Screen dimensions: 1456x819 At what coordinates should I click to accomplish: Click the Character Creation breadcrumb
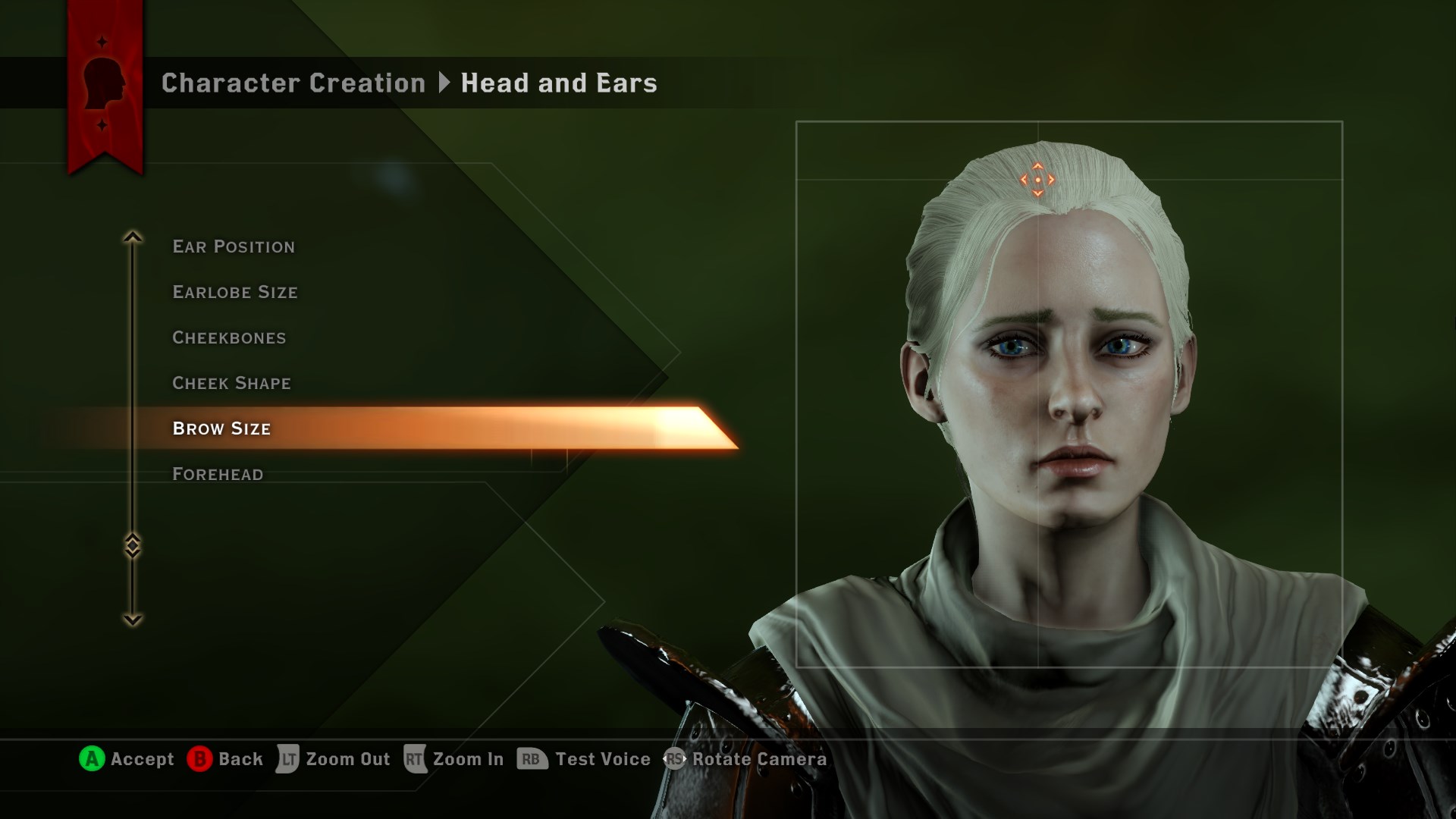[293, 83]
